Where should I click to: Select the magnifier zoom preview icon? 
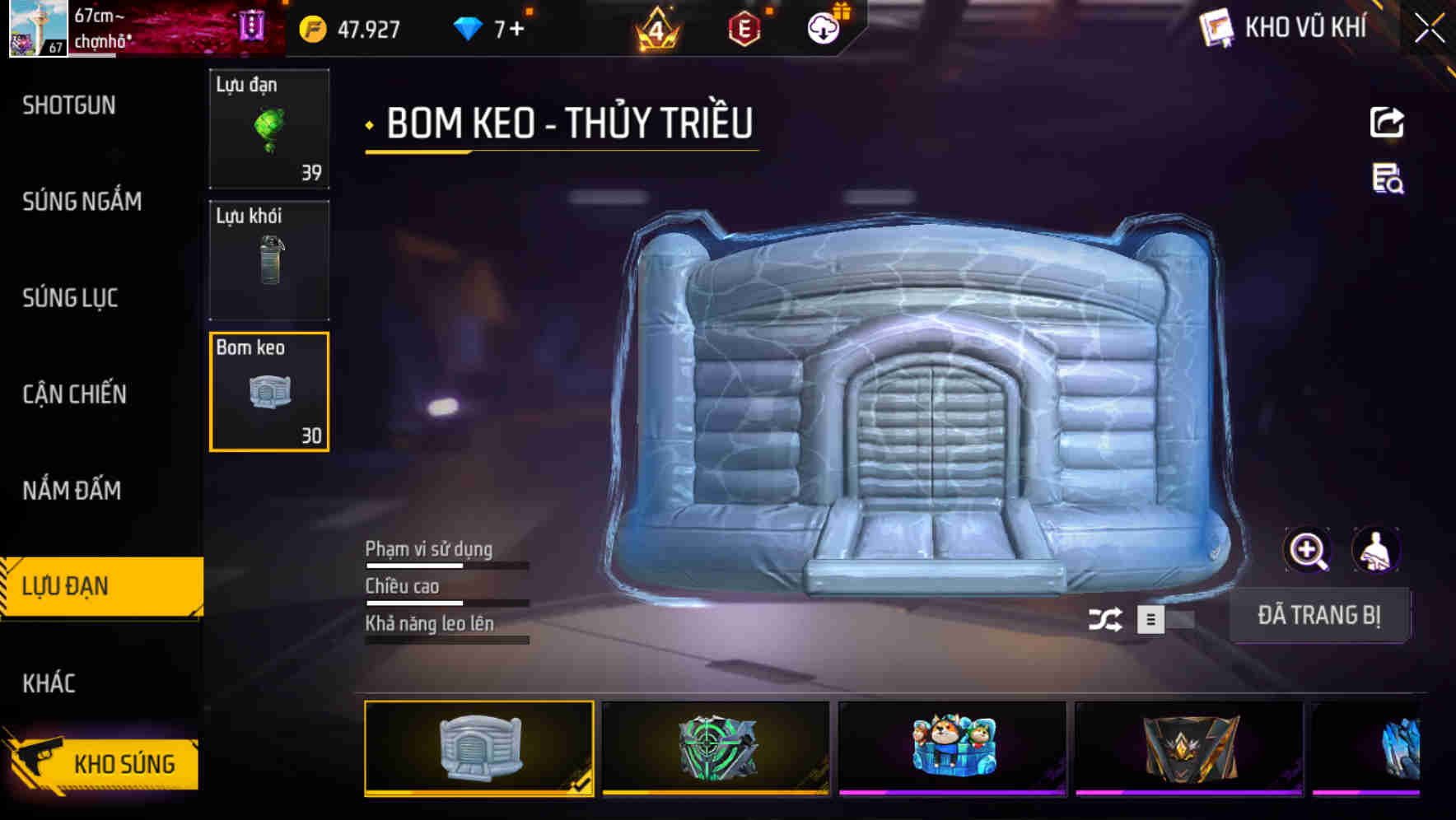[1308, 549]
